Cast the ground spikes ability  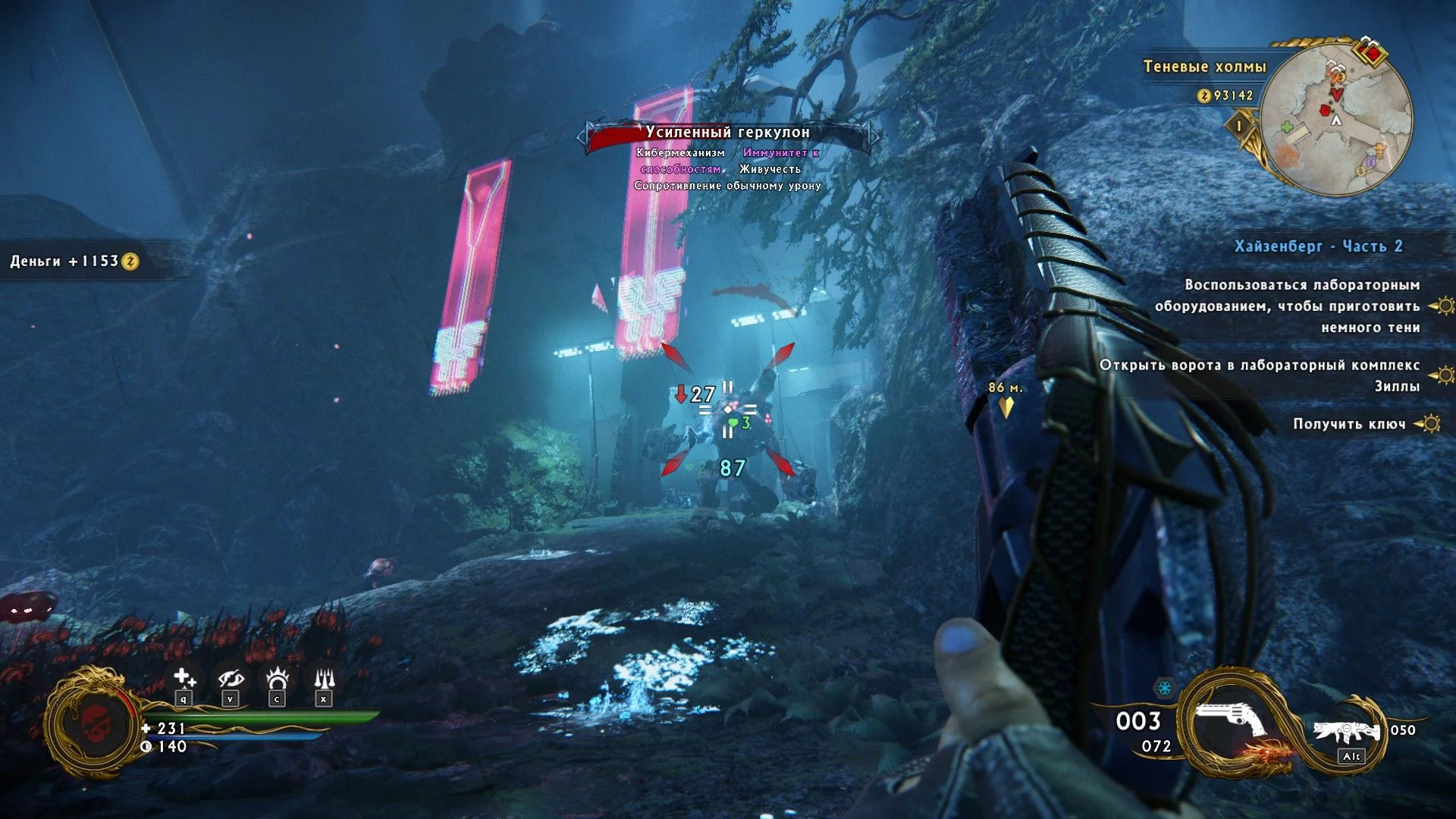(x=324, y=678)
